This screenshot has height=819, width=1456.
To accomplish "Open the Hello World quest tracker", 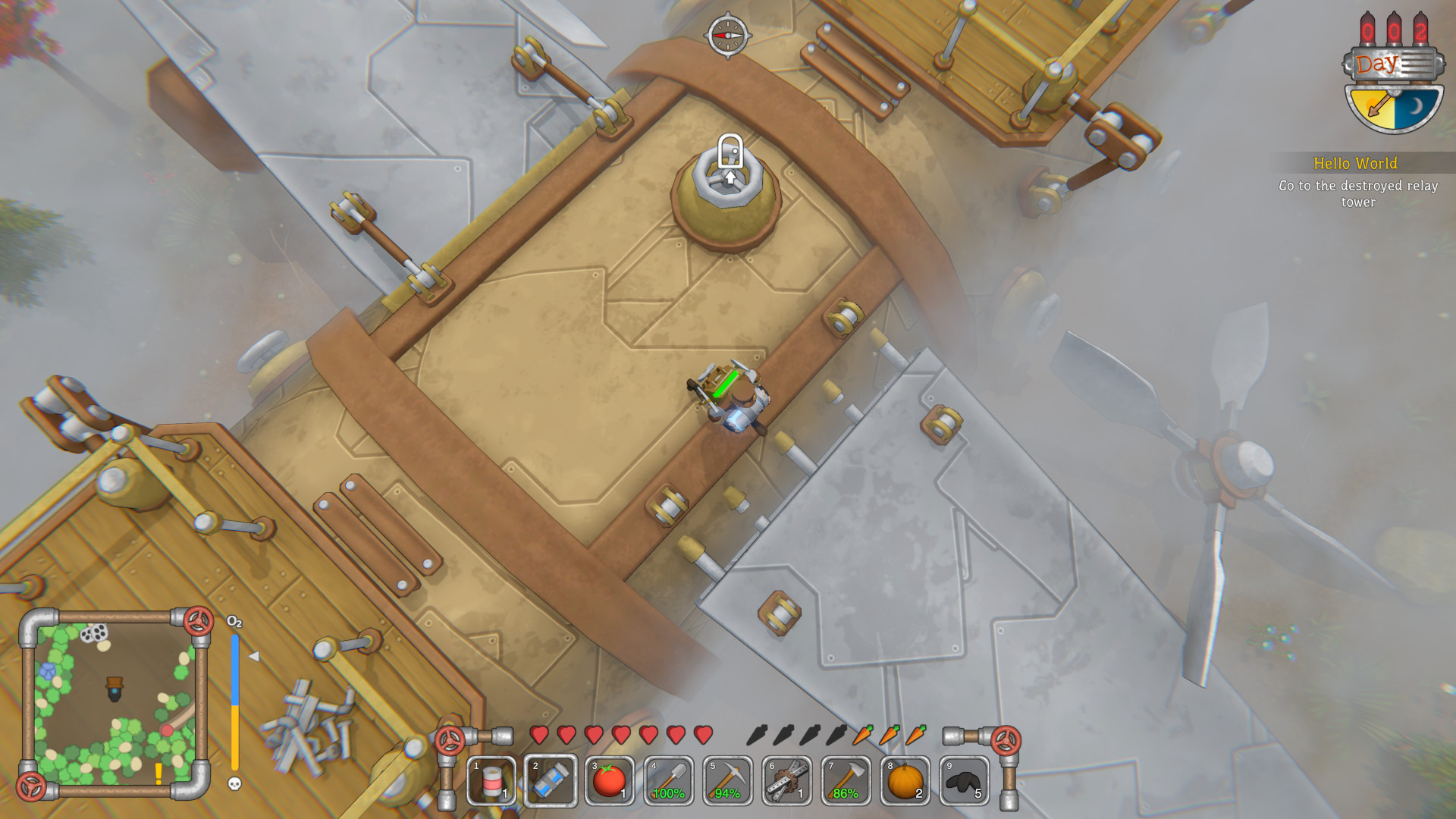I will (x=1356, y=182).
